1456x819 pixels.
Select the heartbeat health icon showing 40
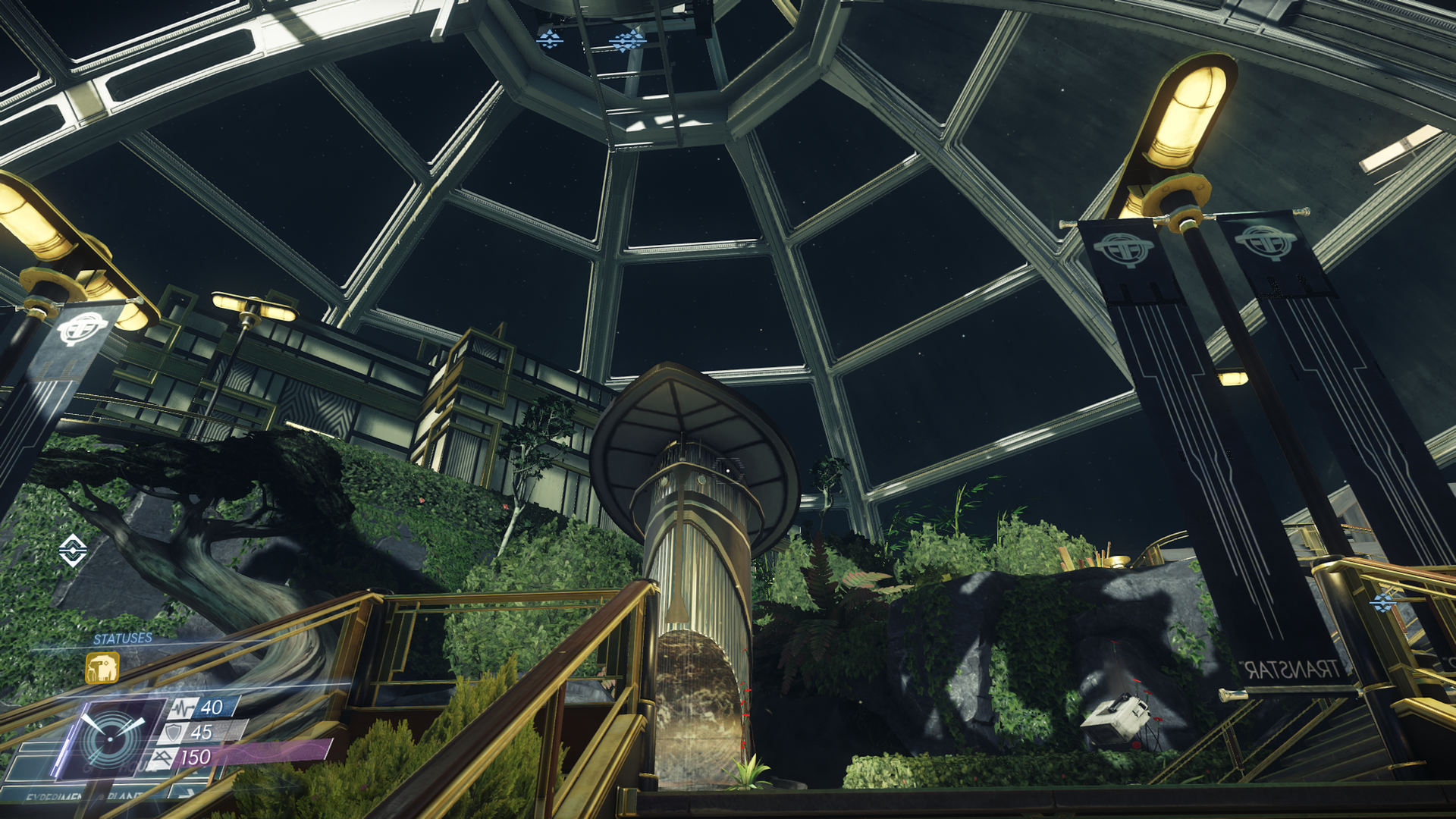pyautogui.click(x=184, y=707)
